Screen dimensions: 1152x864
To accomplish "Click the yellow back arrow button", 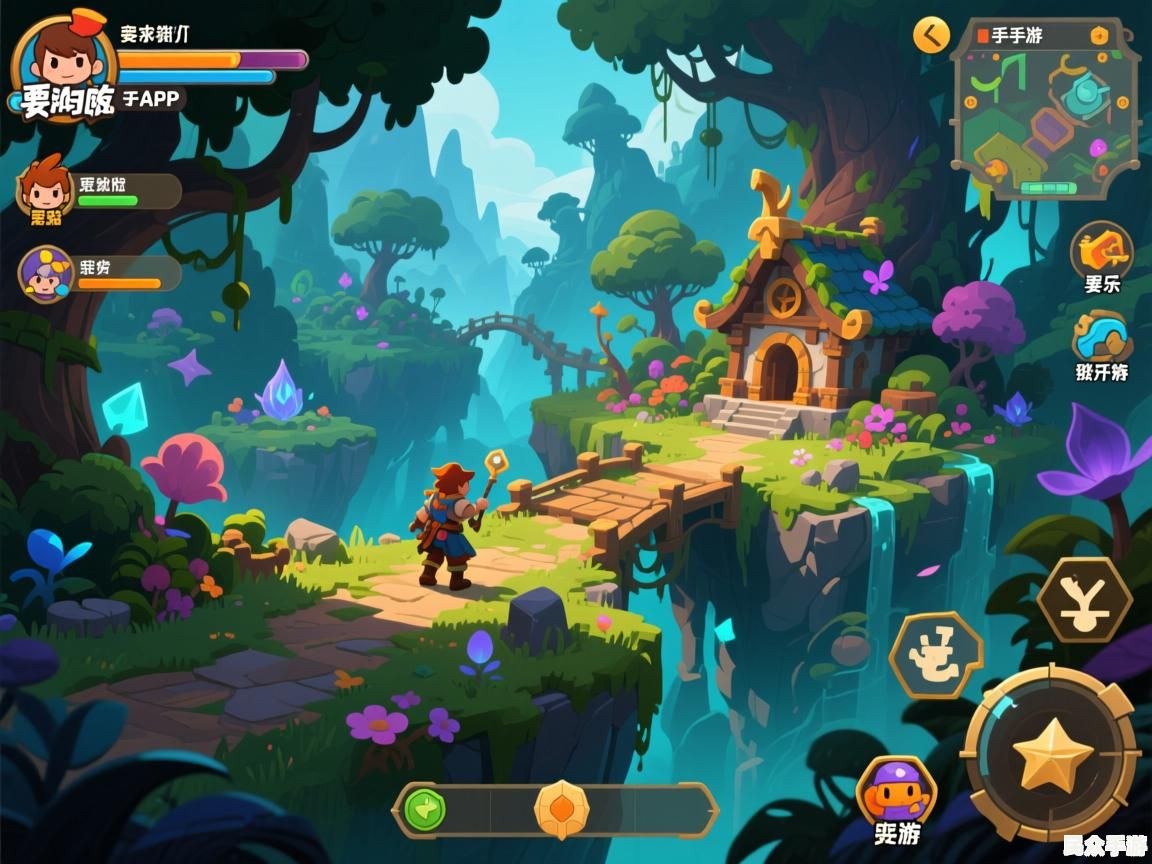I will pos(931,36).
